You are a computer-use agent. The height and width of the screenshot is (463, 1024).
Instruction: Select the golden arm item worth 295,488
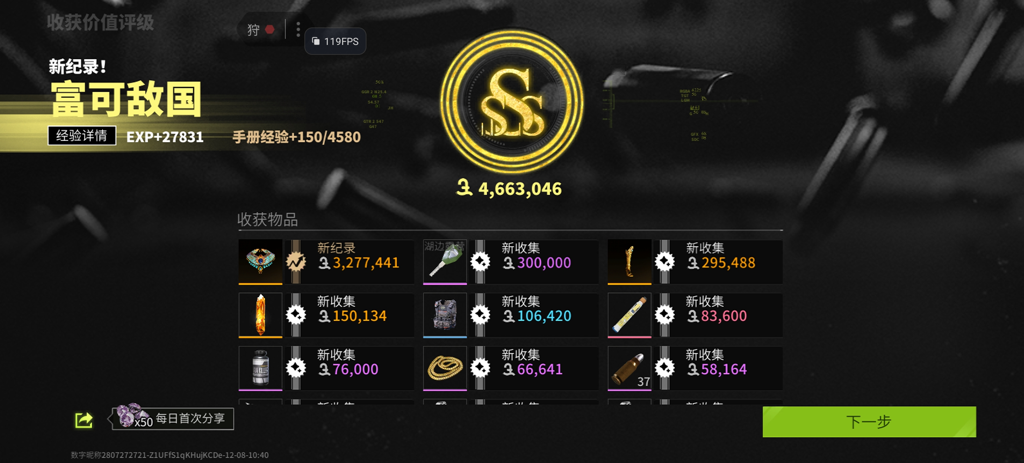click(629, 262)
